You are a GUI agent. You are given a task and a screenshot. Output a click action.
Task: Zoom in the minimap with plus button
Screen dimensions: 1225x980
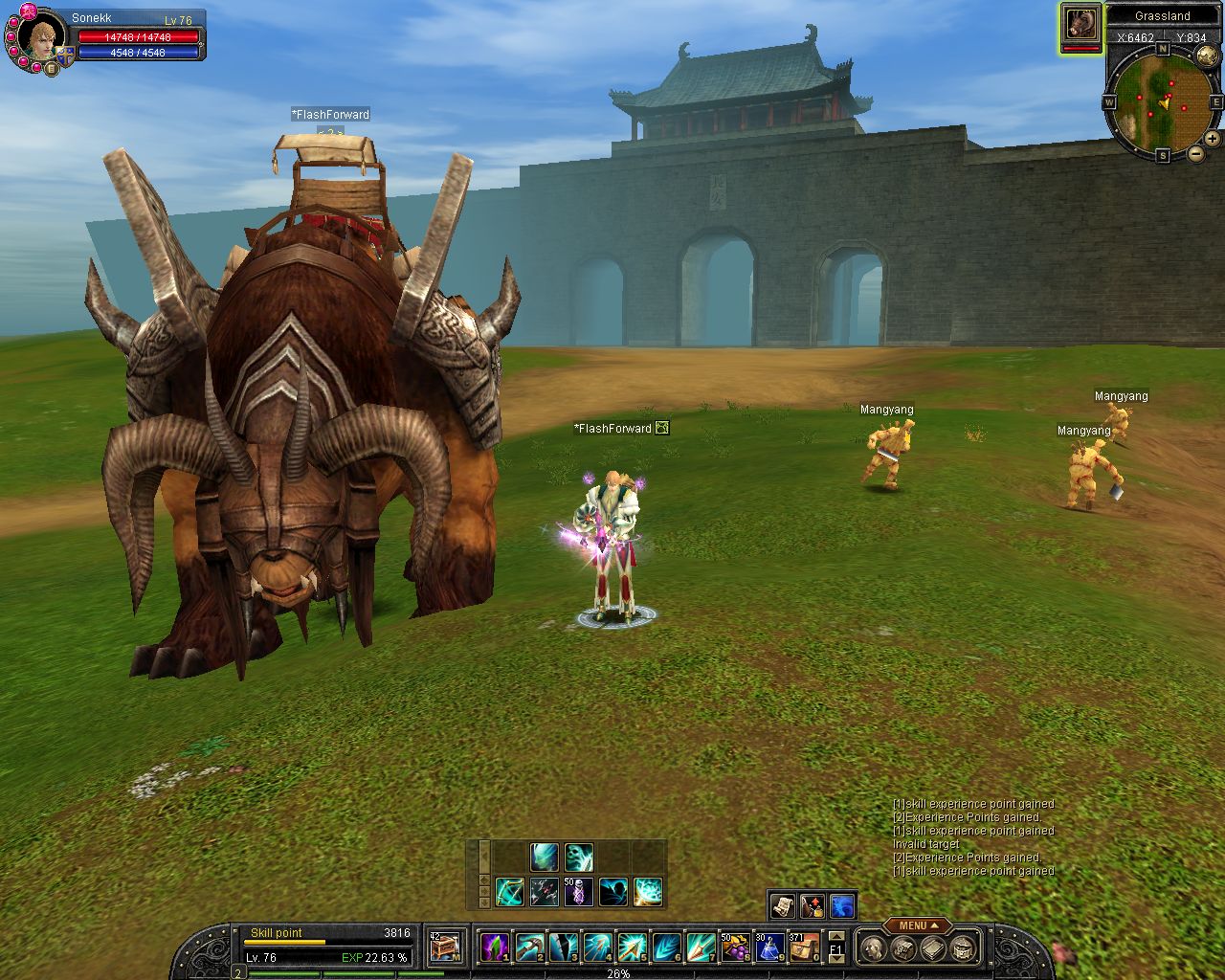pyautogui.click(x=1213, y=139)
